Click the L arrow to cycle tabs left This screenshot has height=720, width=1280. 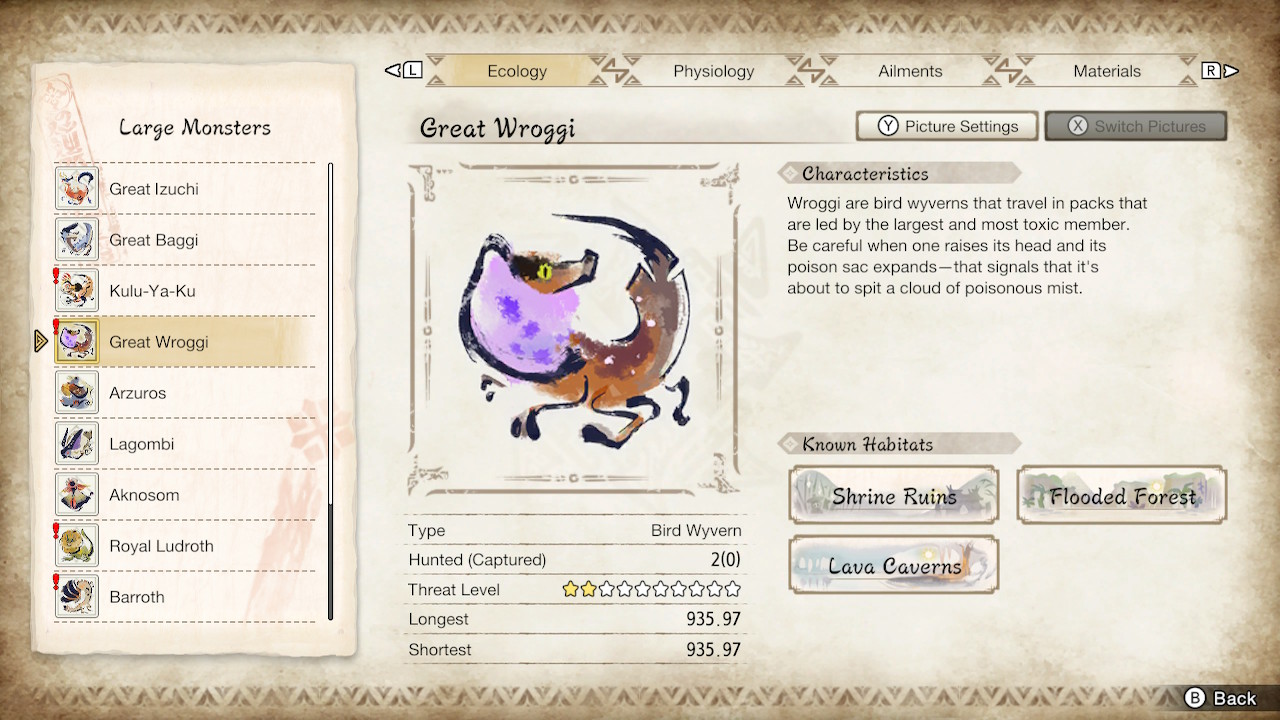(405, 70)
